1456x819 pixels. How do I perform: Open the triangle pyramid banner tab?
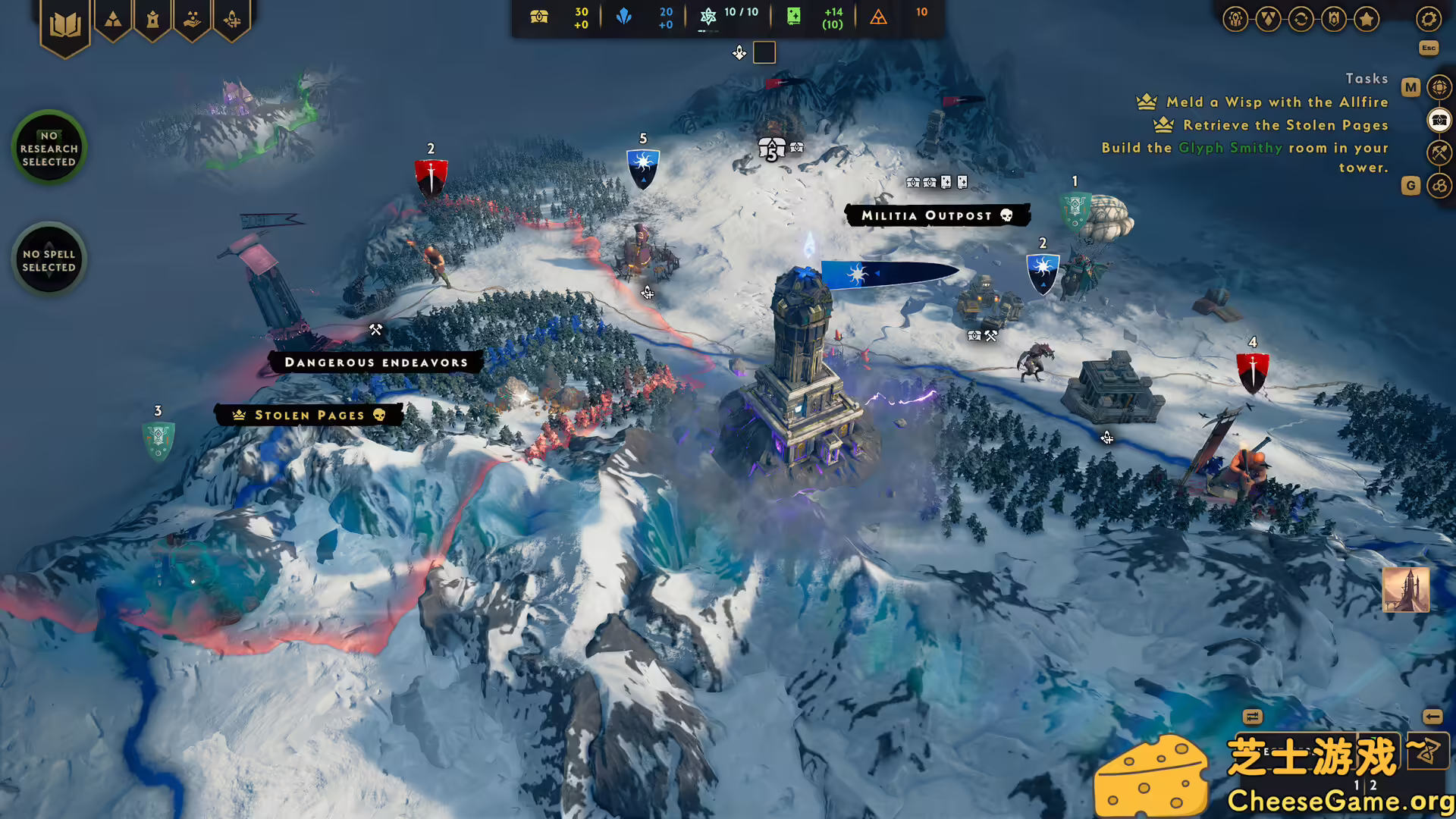tap(113, 20)
